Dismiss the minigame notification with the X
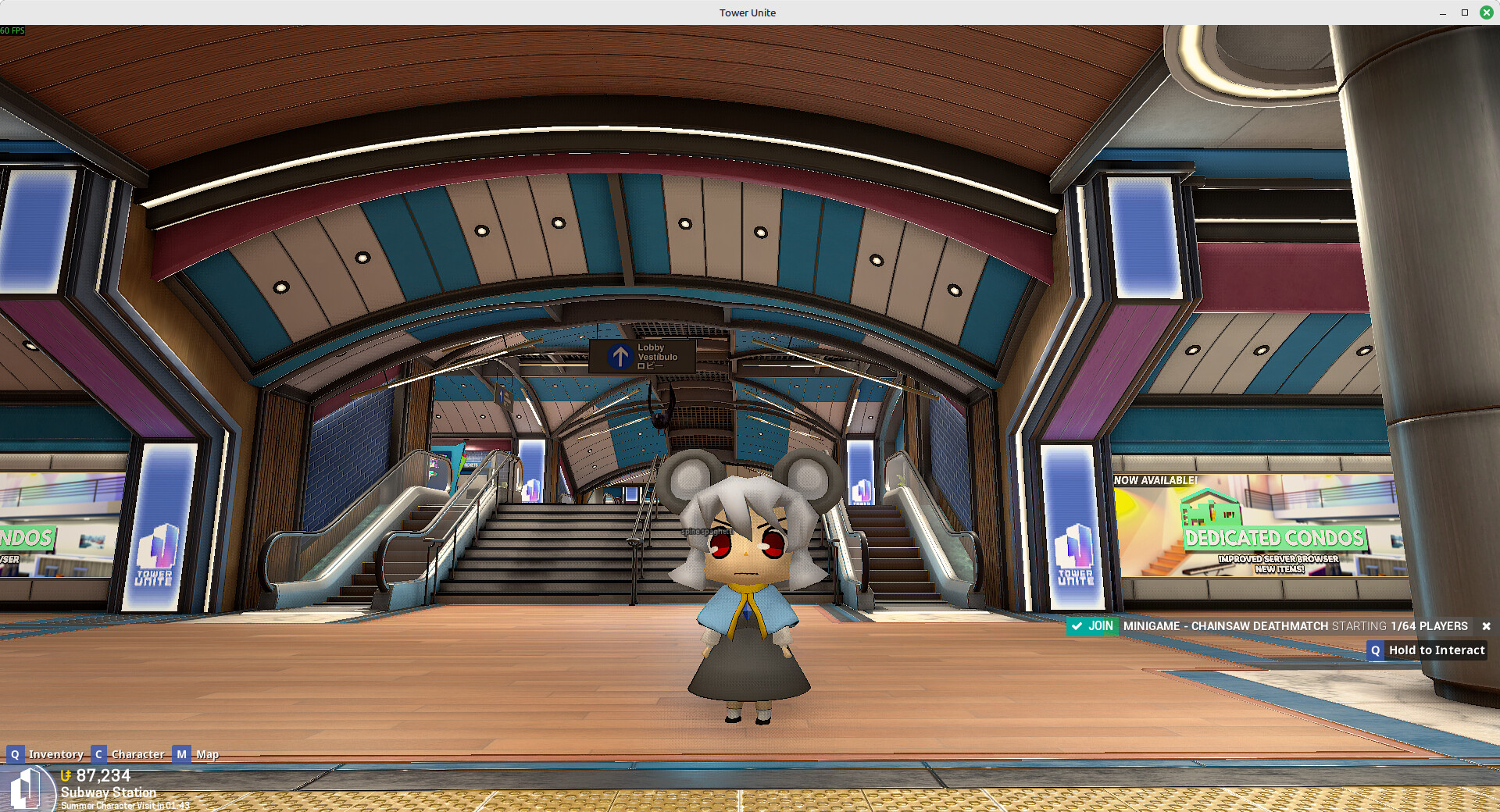 [1486, 626]
